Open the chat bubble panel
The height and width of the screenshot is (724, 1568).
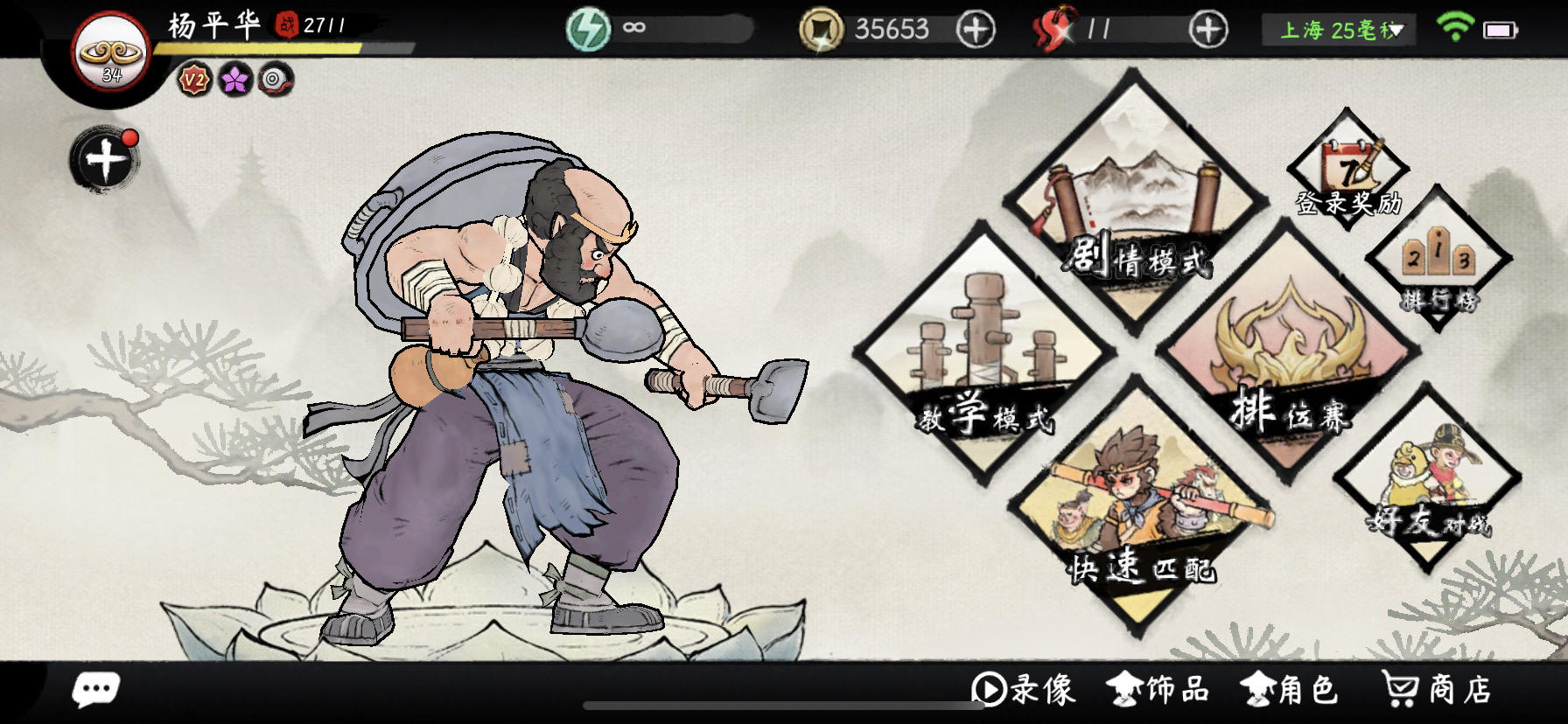(x=96, y=690)
